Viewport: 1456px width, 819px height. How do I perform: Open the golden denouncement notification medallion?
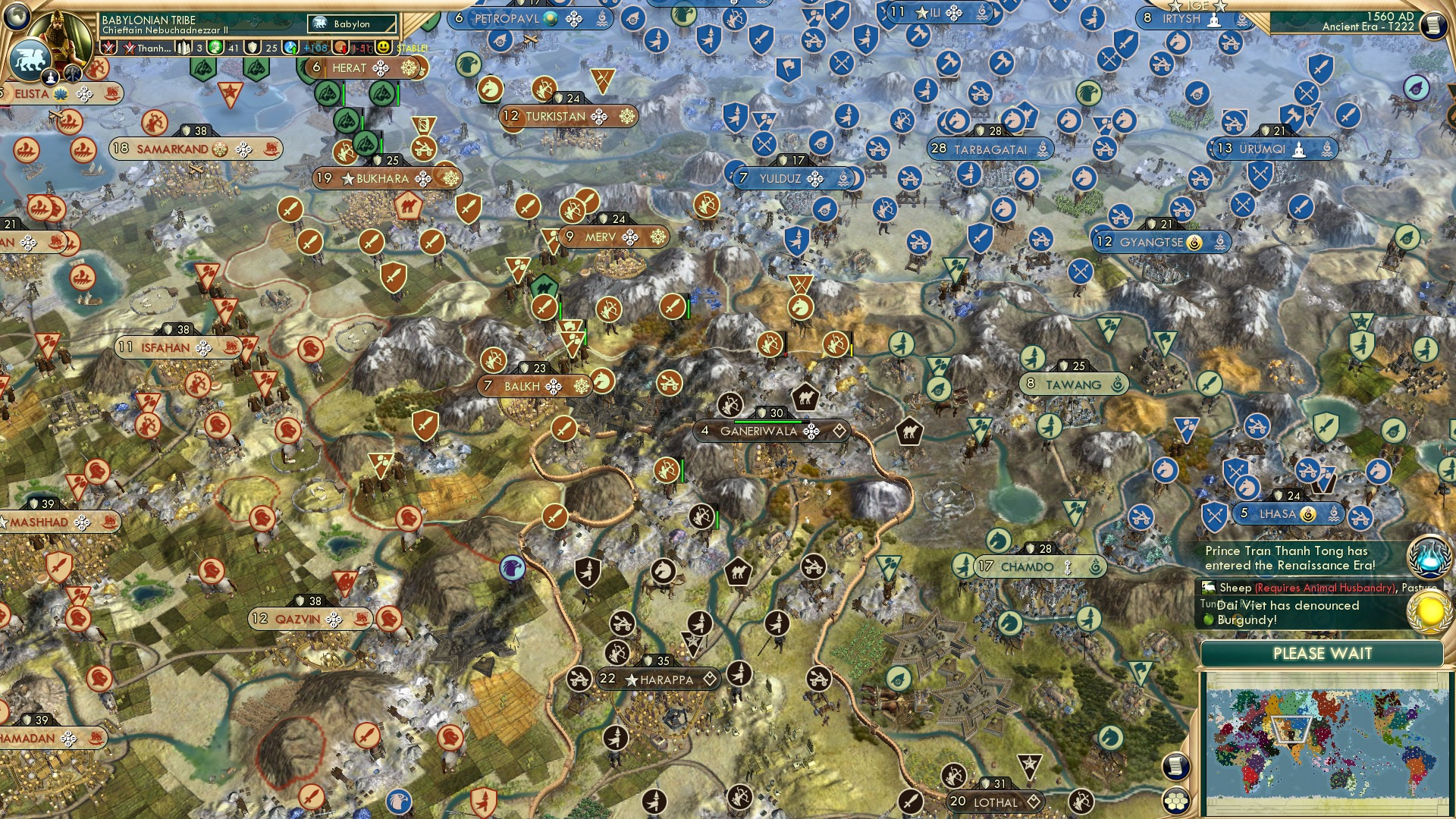[x=1428, y=610]
